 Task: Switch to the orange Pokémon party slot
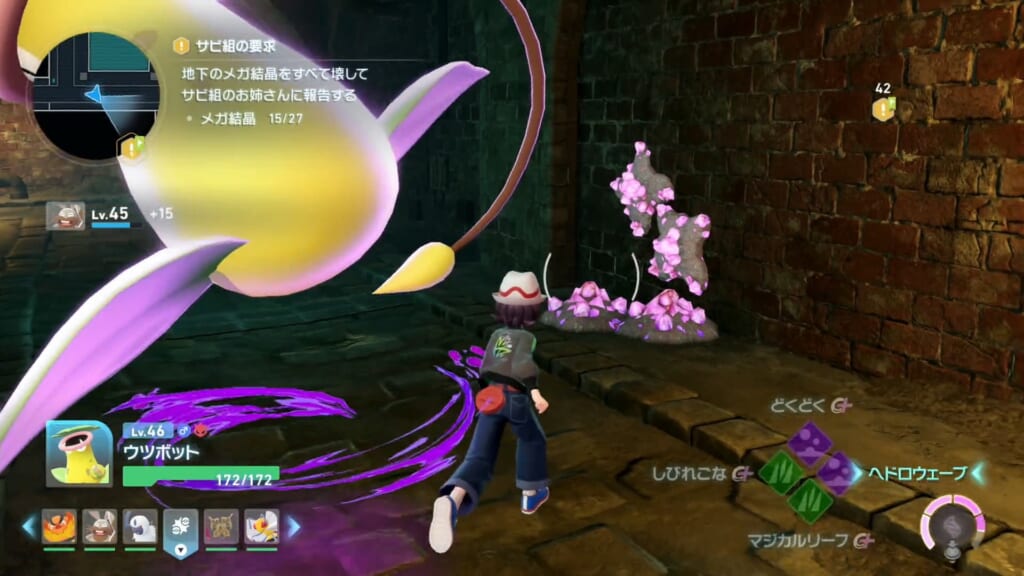click(58, 526)
